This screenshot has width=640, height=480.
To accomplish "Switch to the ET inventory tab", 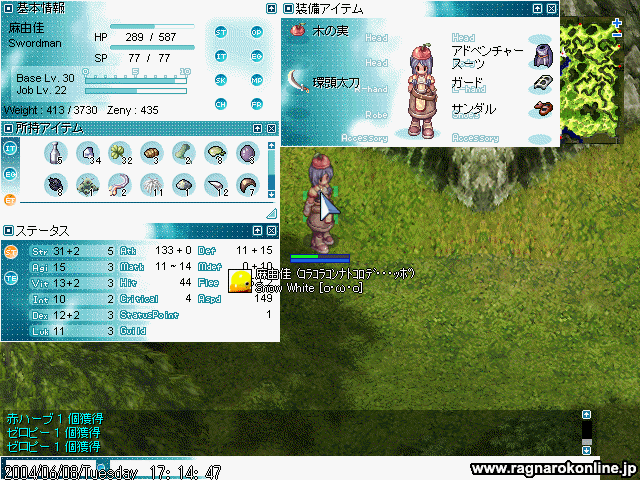I will [11, 198].
